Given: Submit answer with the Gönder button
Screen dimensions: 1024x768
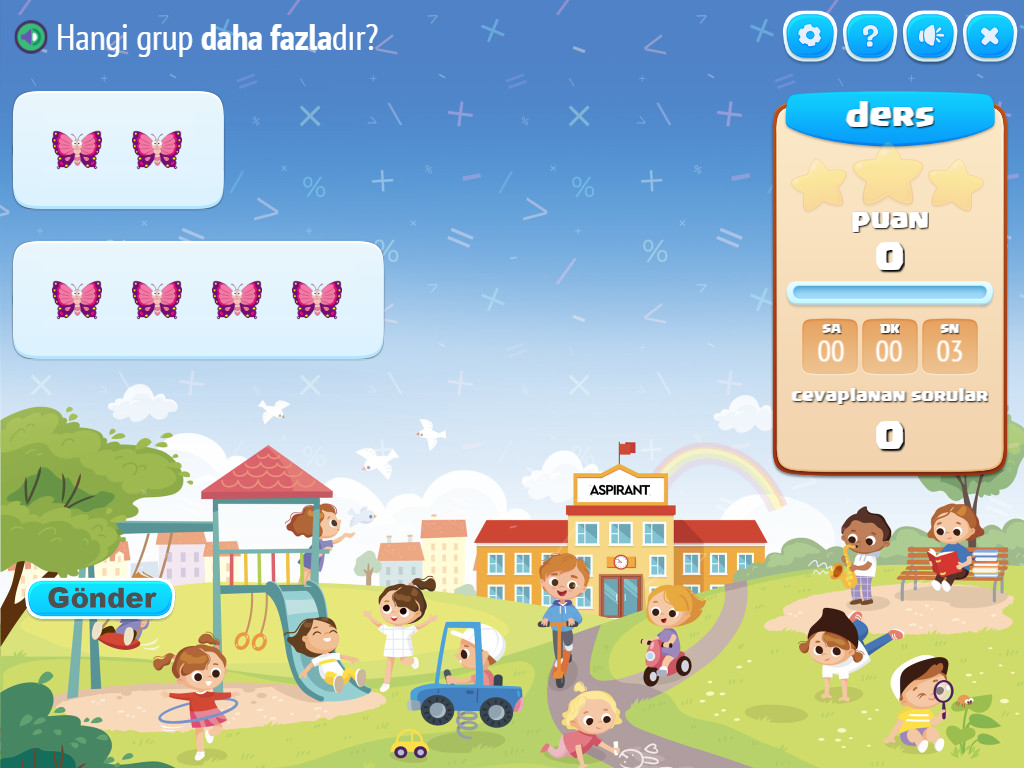Looking at the screenshot, I should tap(101, 599).
